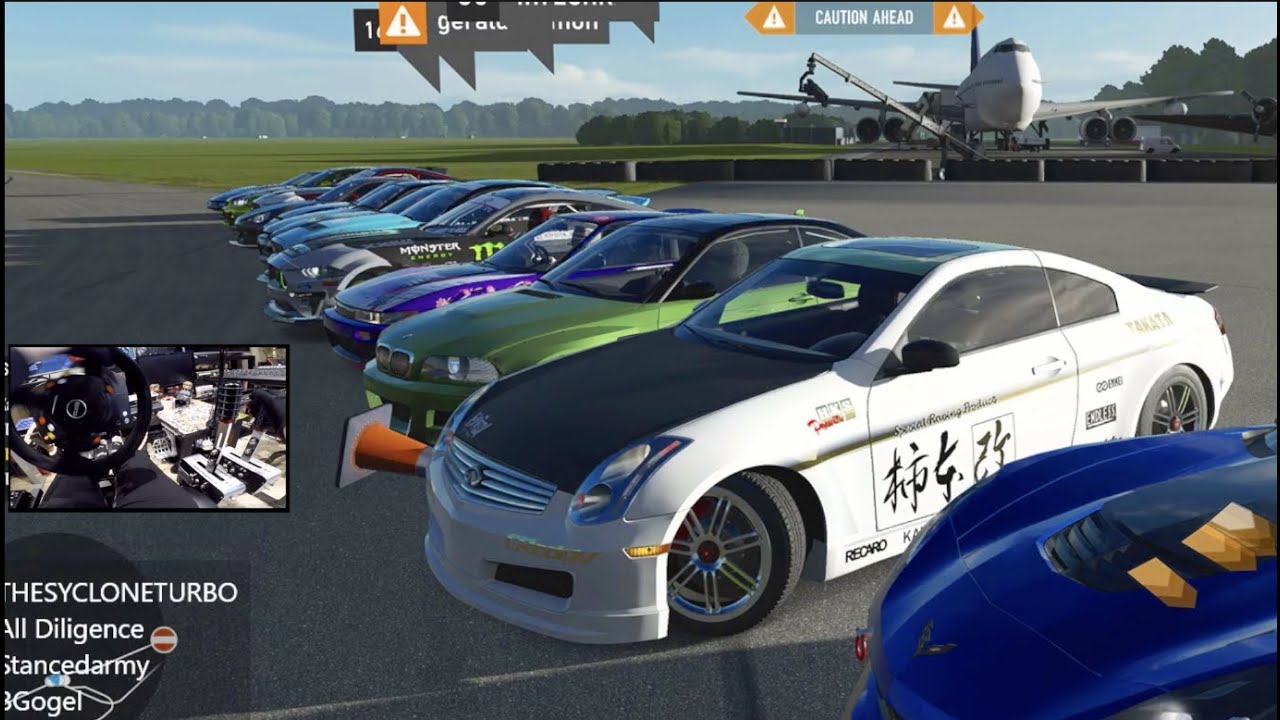Select THESYCLONETURBO in the player list
This screenshot has width=1280, height=720.
(x=120, y=593)
